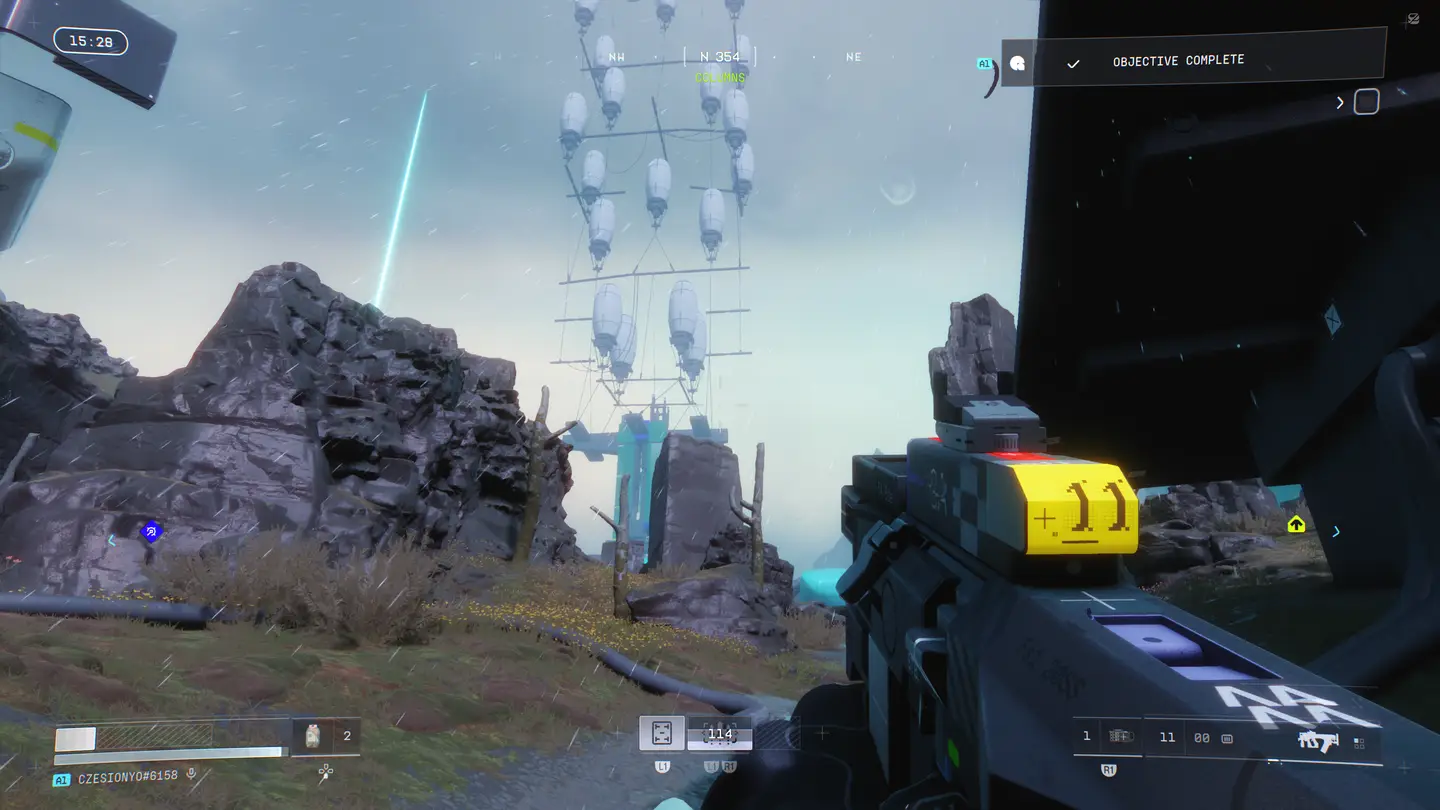Click the blue waypoint marker icon

click(151, 532)
